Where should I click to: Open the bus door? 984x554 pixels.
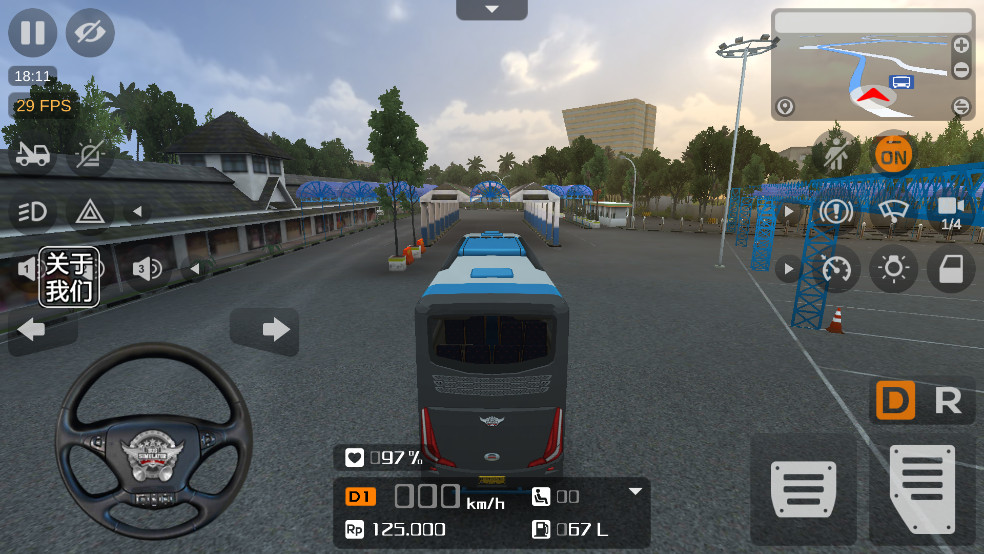[950, 268]
